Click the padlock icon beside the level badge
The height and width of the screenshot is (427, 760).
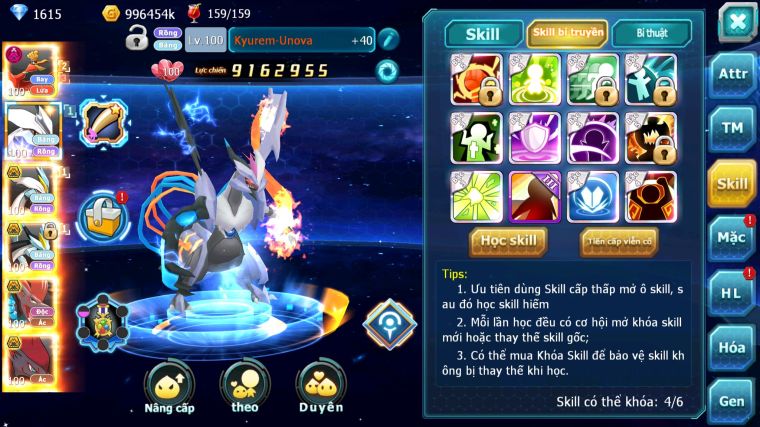coord(137,39)
